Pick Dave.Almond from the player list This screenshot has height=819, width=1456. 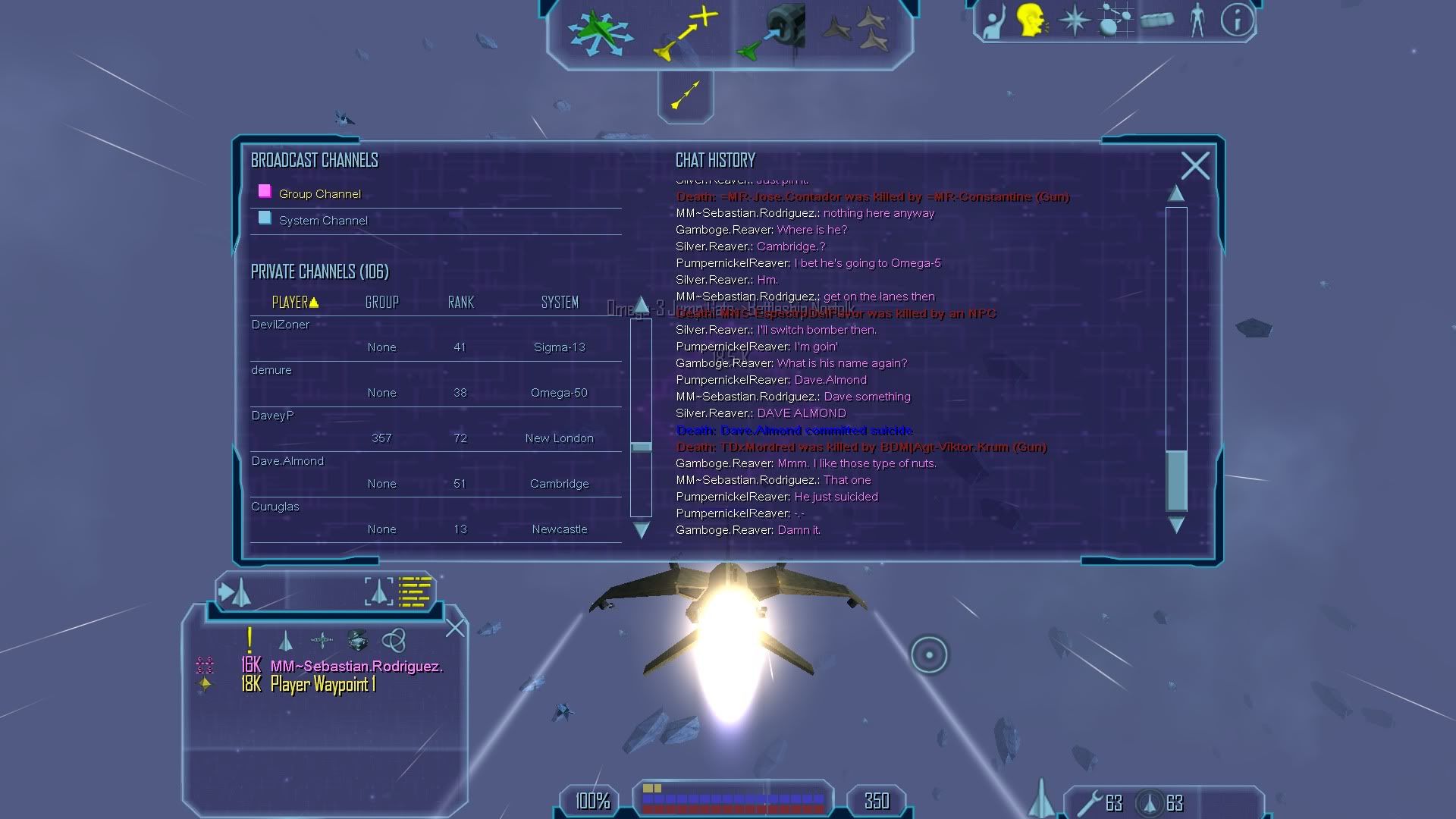[x=287, y=461]
